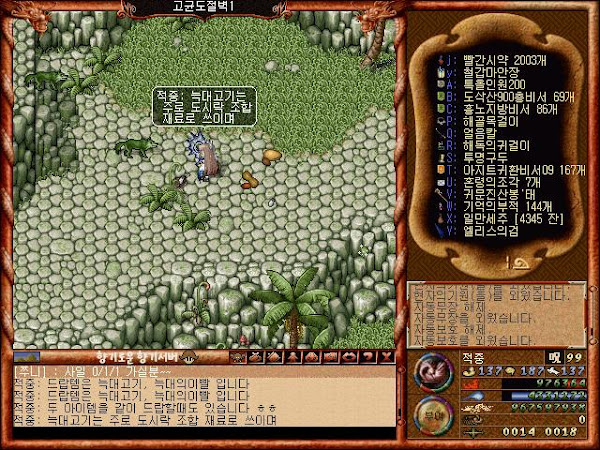
Task: Click the question mark toolbar icon
Action: click(368, 357)
